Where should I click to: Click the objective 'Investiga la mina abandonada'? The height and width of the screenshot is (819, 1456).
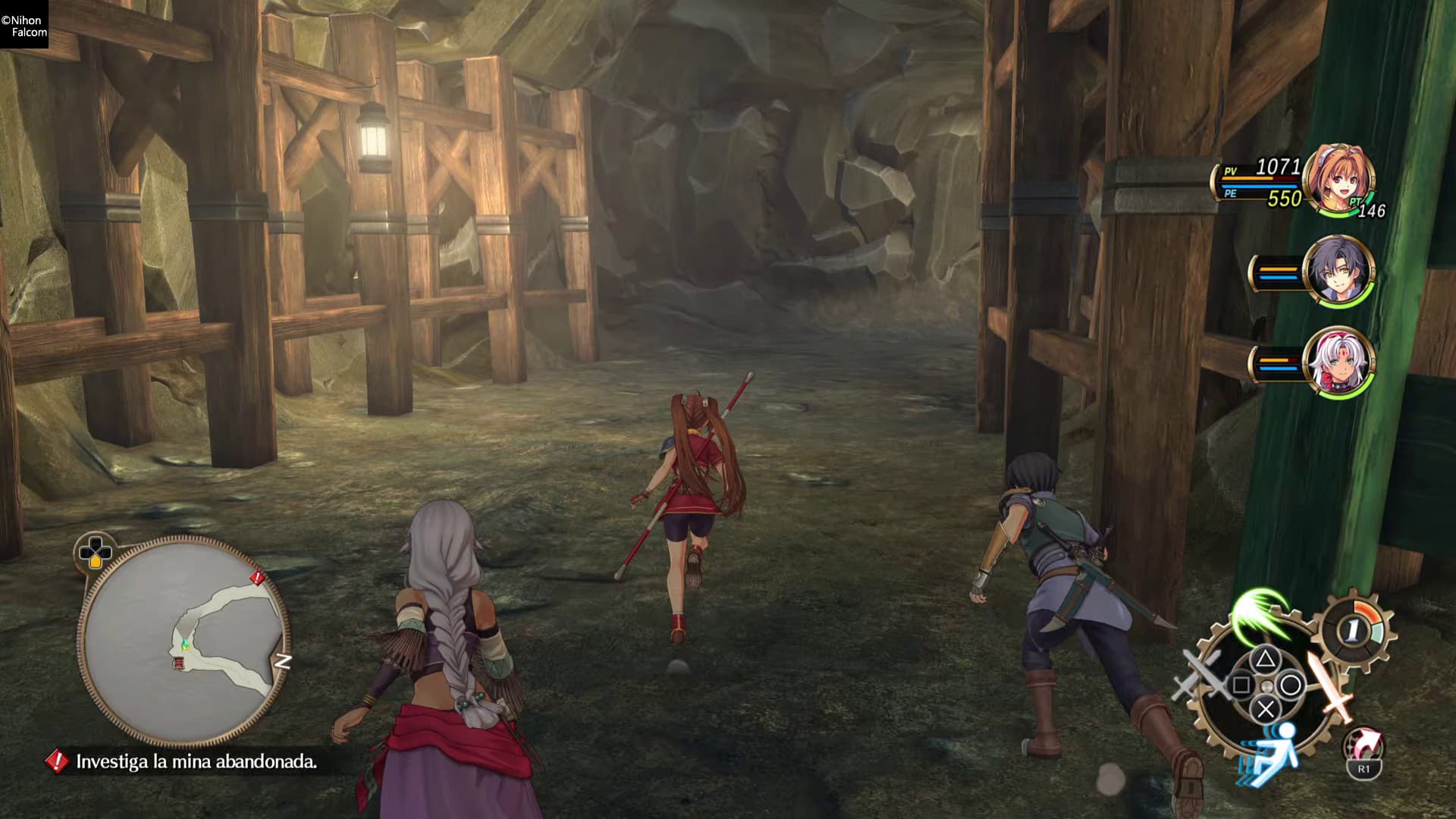[196, 761]
